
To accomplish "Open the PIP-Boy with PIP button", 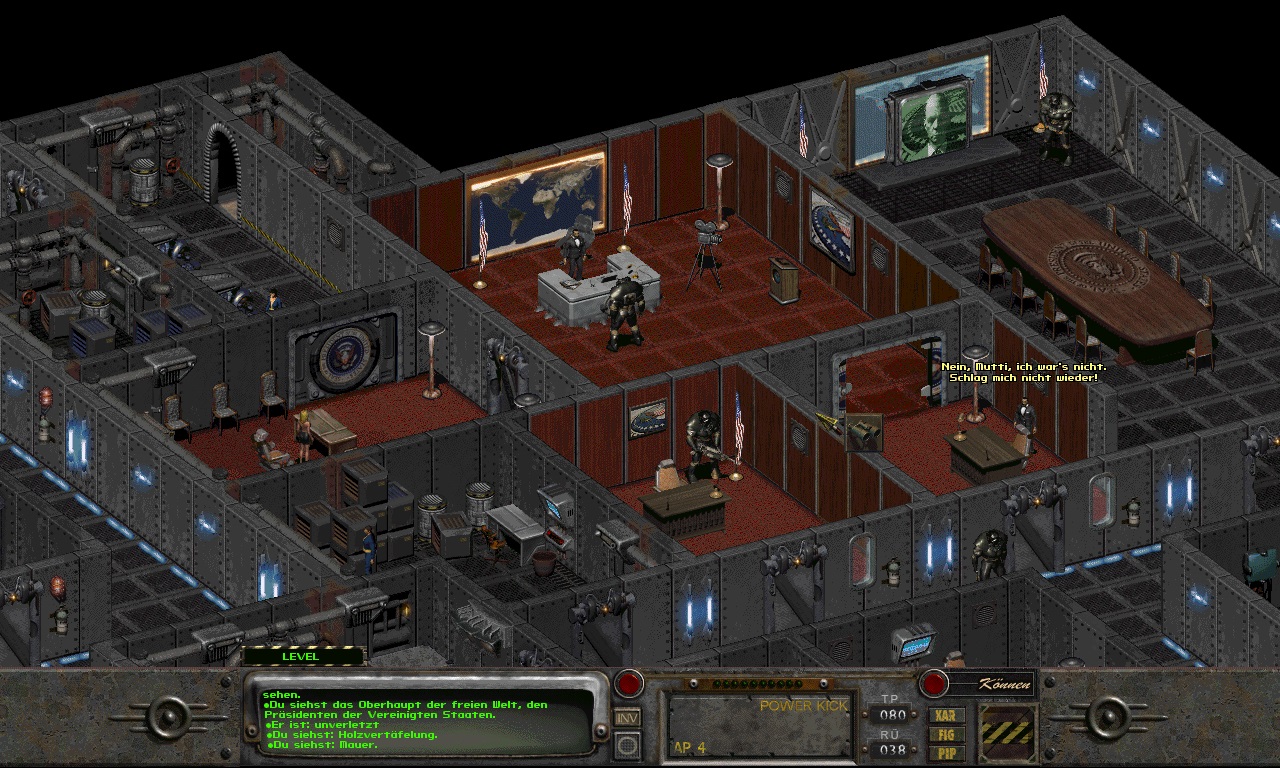I will click(945, 751).
